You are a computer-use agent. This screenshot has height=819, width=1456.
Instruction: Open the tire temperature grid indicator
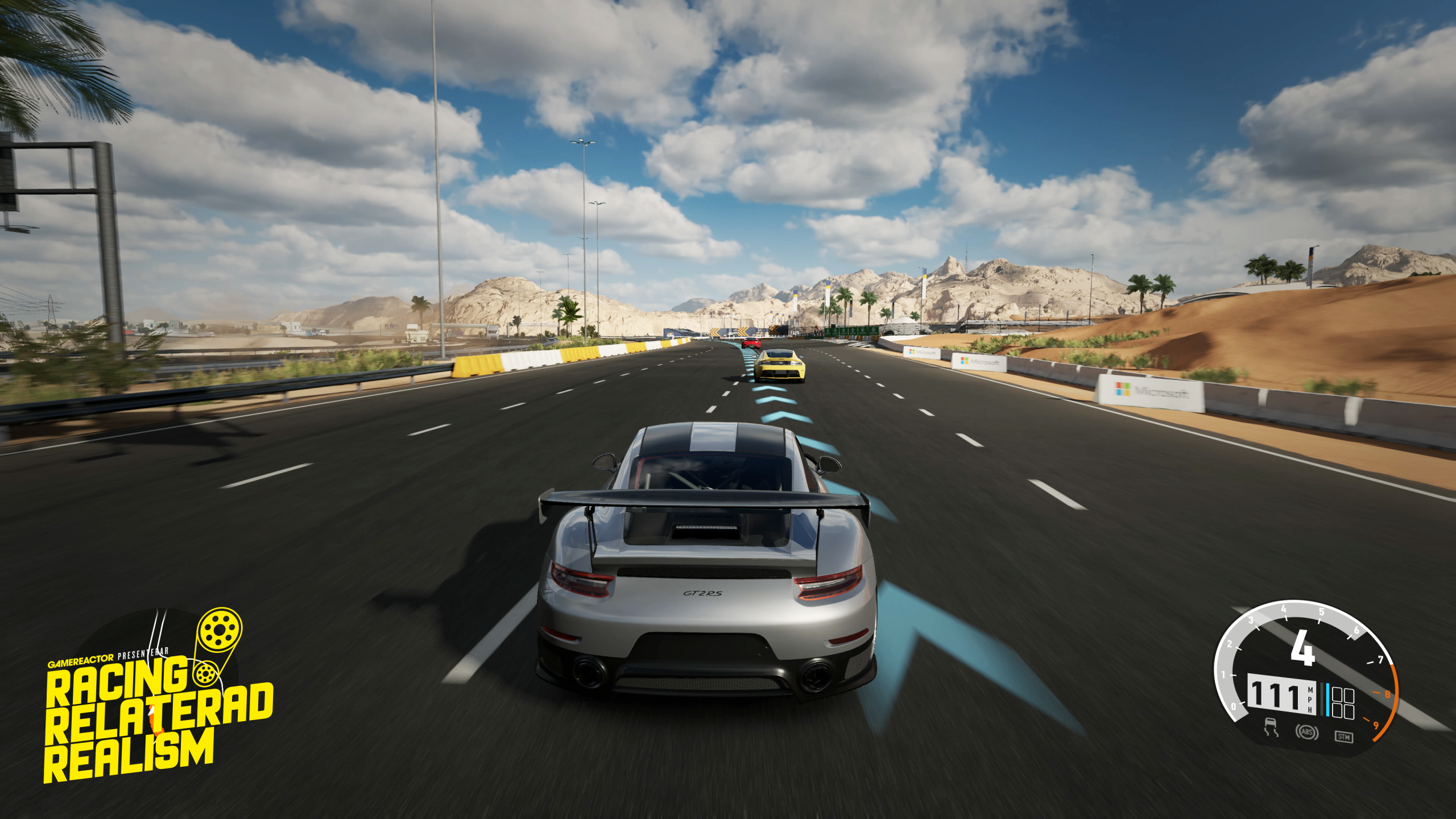click(1343, 701)
